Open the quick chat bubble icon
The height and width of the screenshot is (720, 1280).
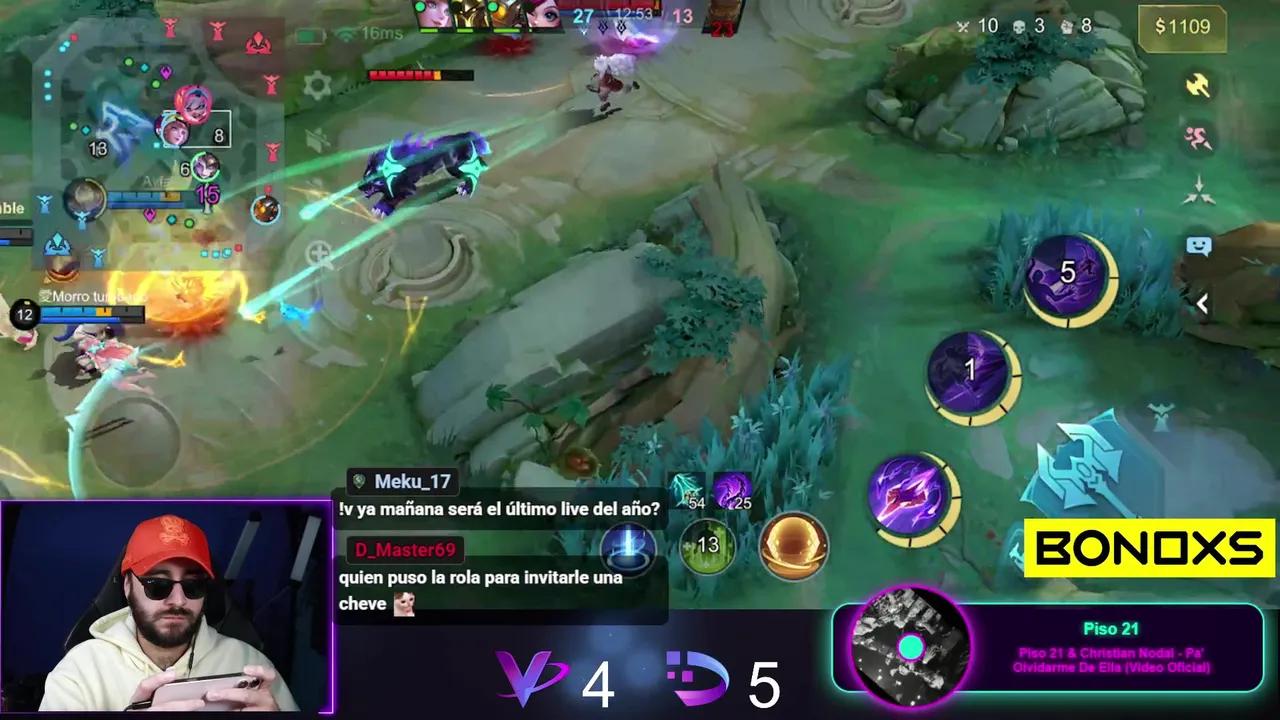1196,243
